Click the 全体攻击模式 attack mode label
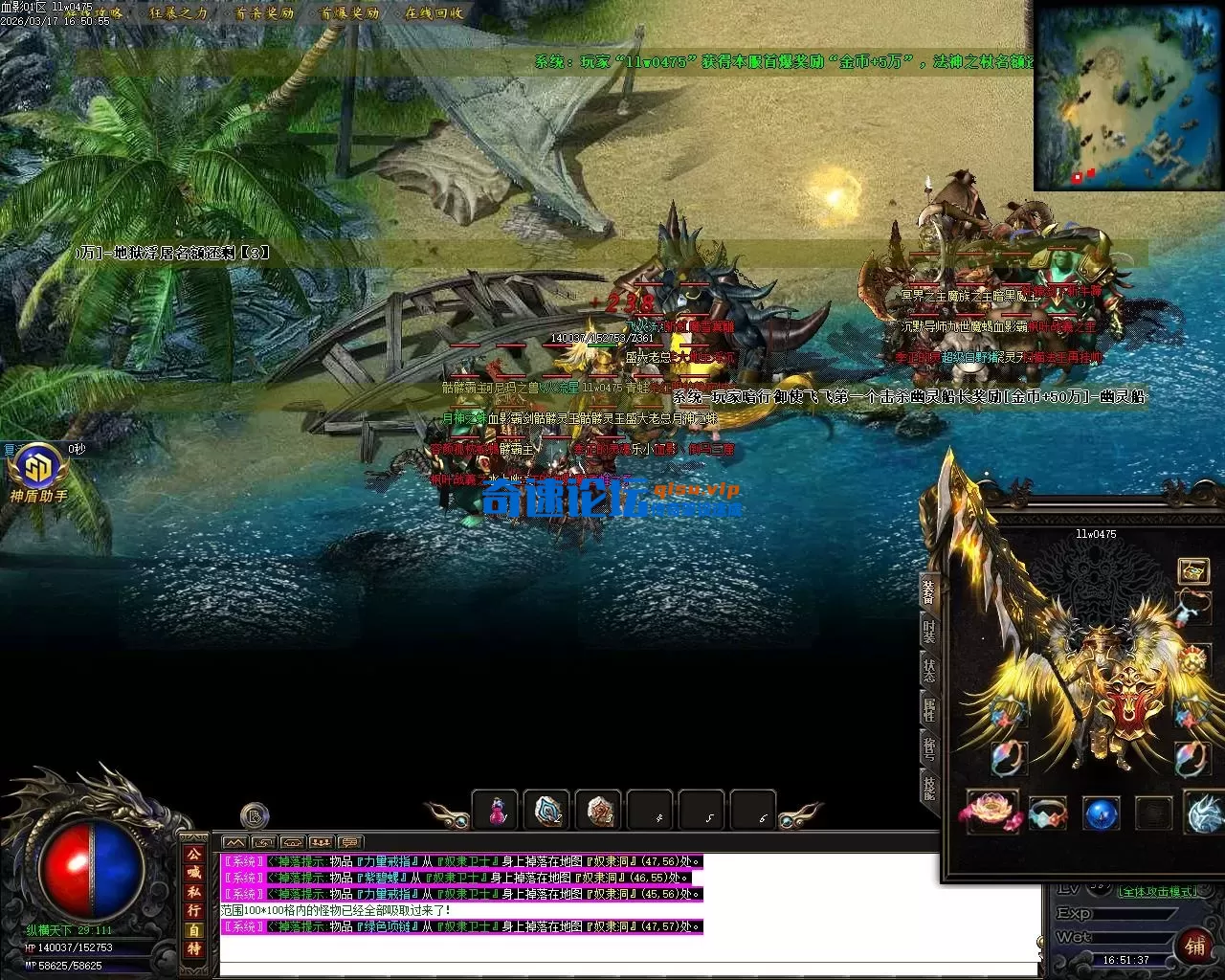The height and width of the screenshot is (980, 1225). pos(1158,892)
